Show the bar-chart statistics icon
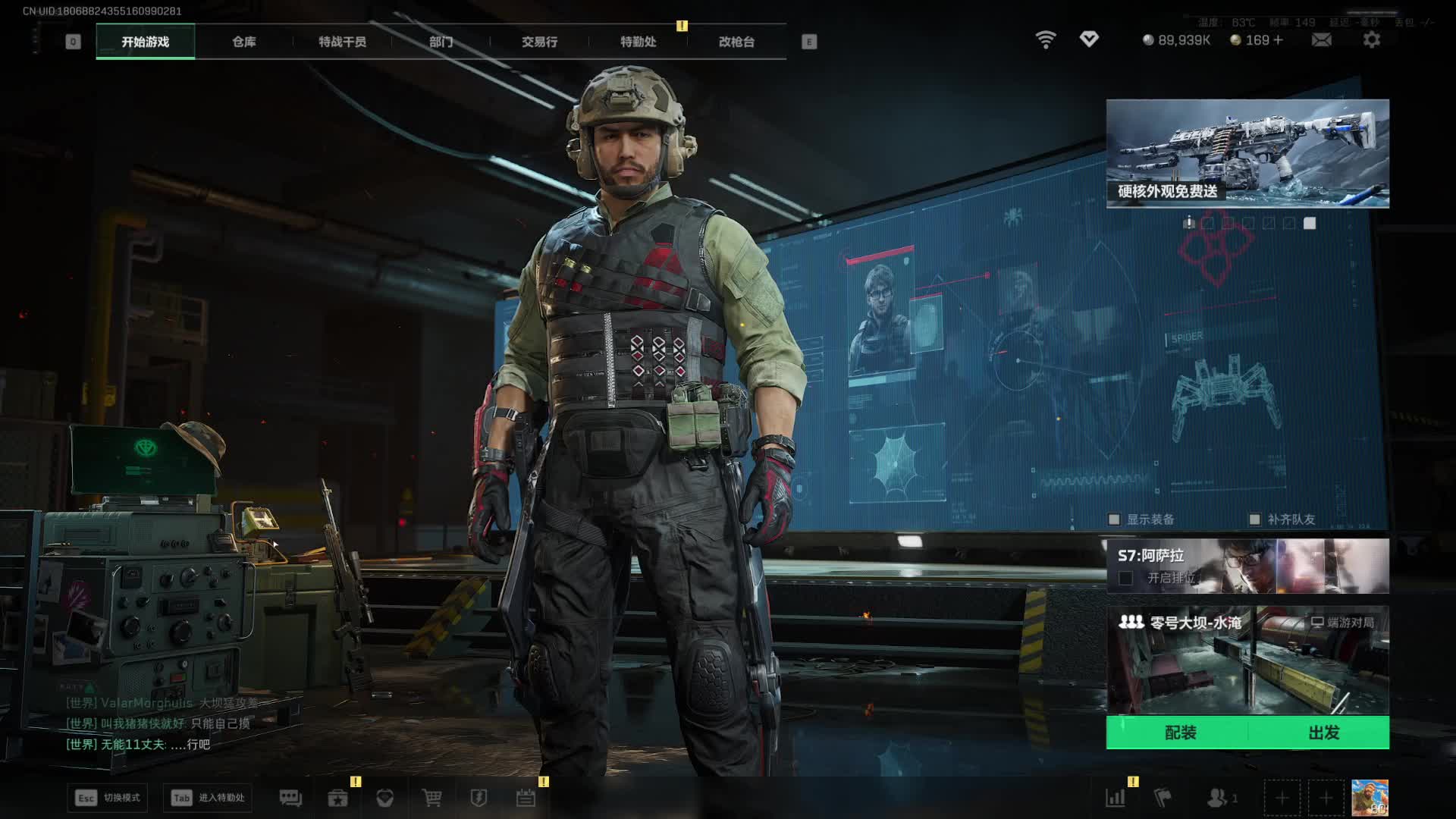The width and height of the screenshot is (1456, 819). point(1115,798)
